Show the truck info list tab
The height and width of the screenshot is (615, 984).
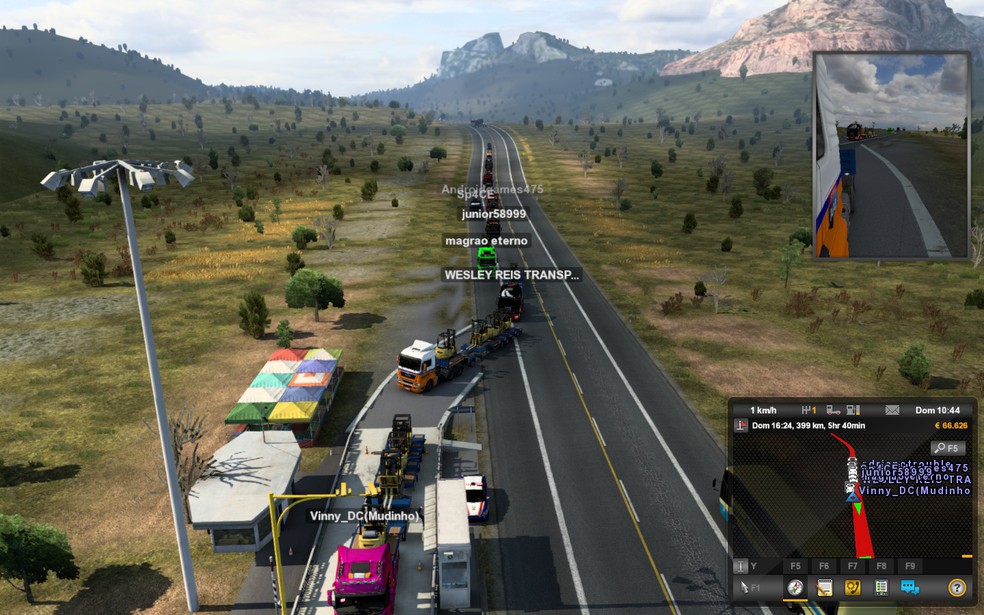pos(881,588)
